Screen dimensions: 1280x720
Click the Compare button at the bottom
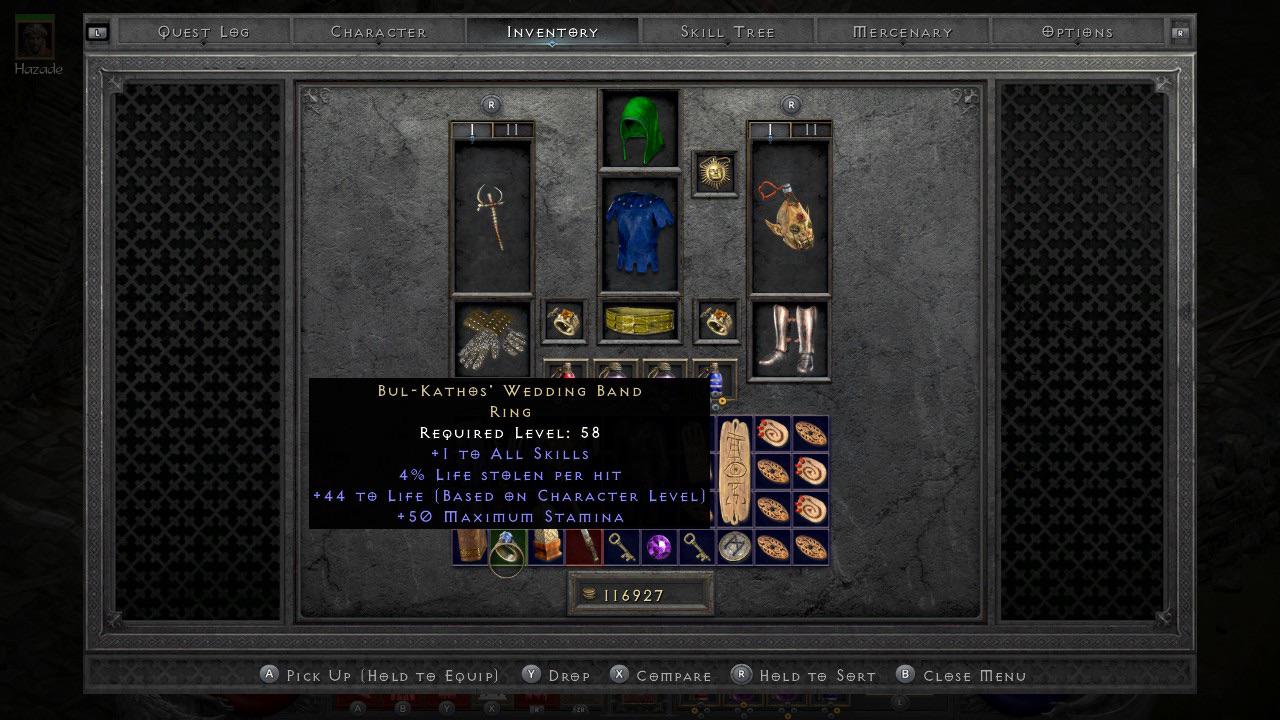pyautogui.click(x=661, y=675)
